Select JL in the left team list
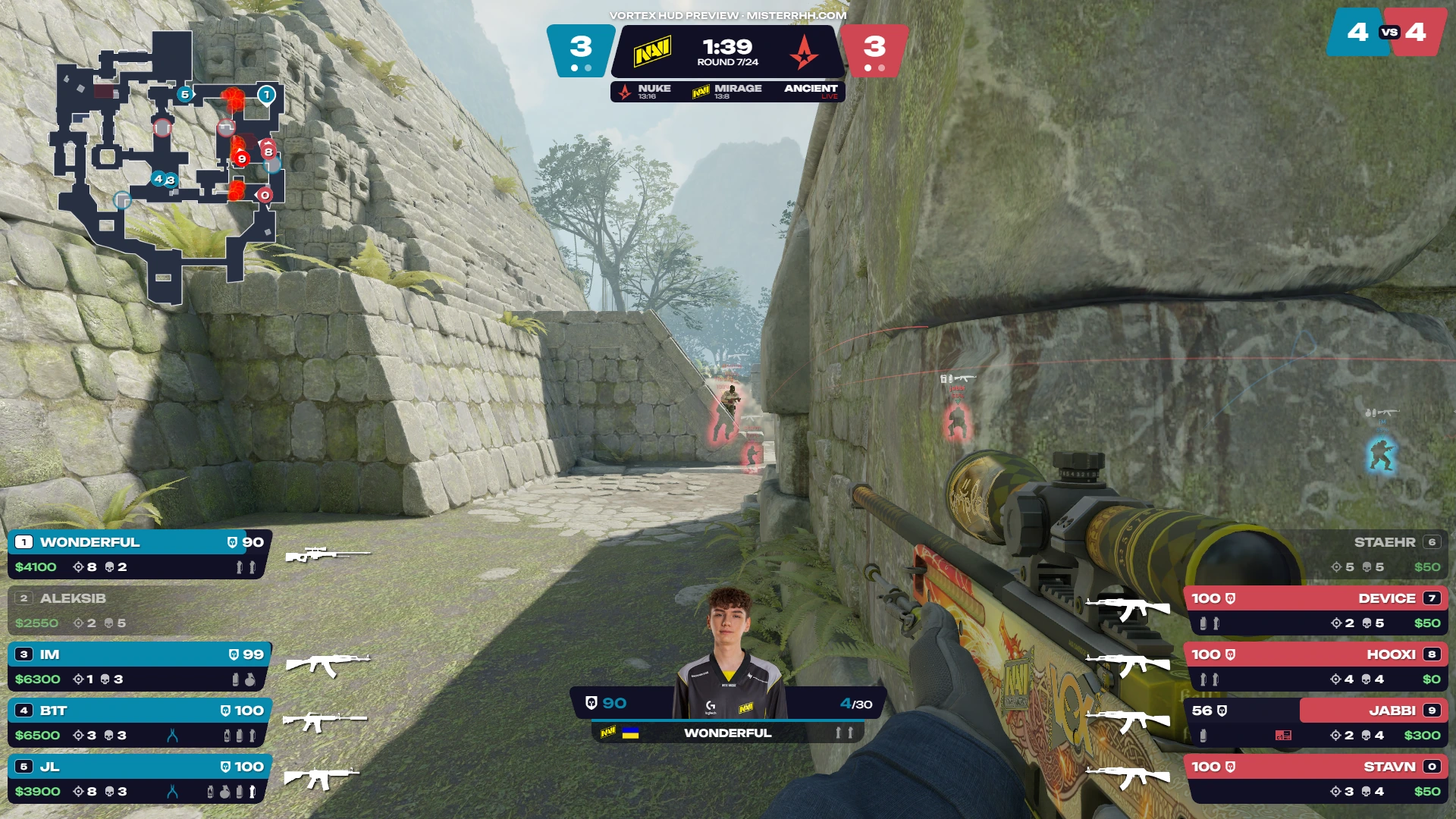1456x819 pixels. (140, 779)
